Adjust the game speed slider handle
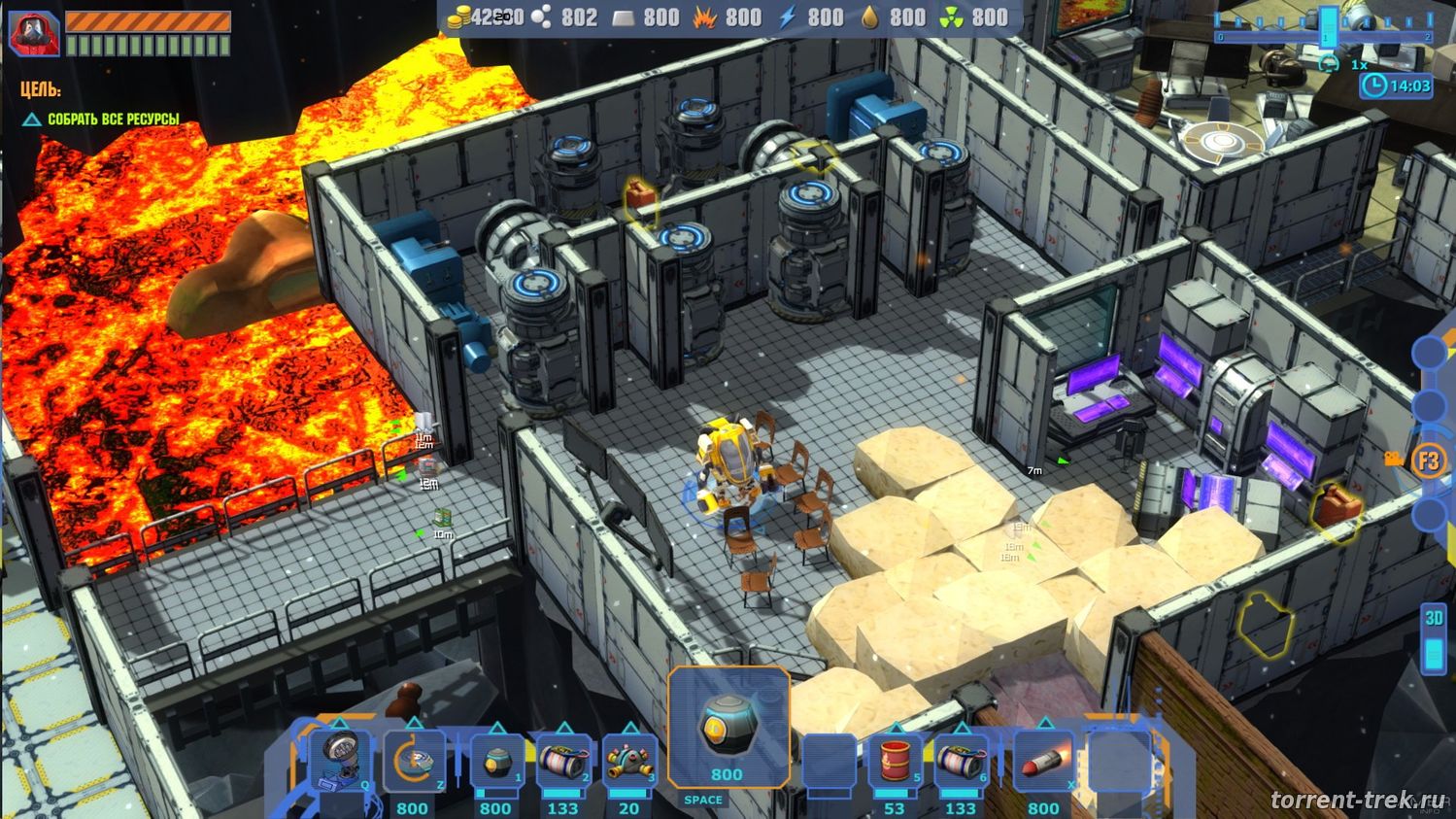Image resolution: width=1456 pixels, height=819 pixels. point(1328,26)
